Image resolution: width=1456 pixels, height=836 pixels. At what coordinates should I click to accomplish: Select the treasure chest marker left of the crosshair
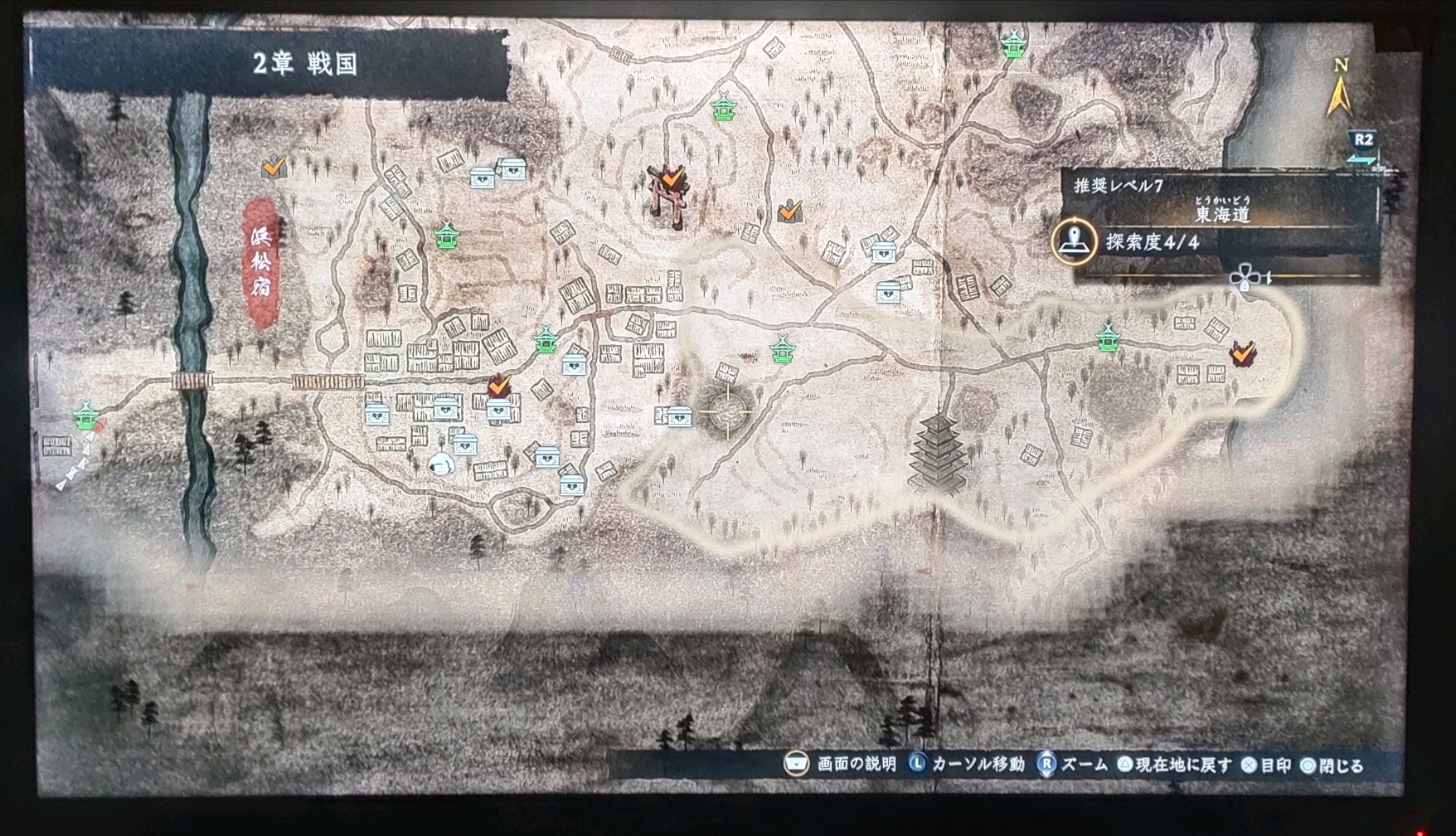click(678, 416)
